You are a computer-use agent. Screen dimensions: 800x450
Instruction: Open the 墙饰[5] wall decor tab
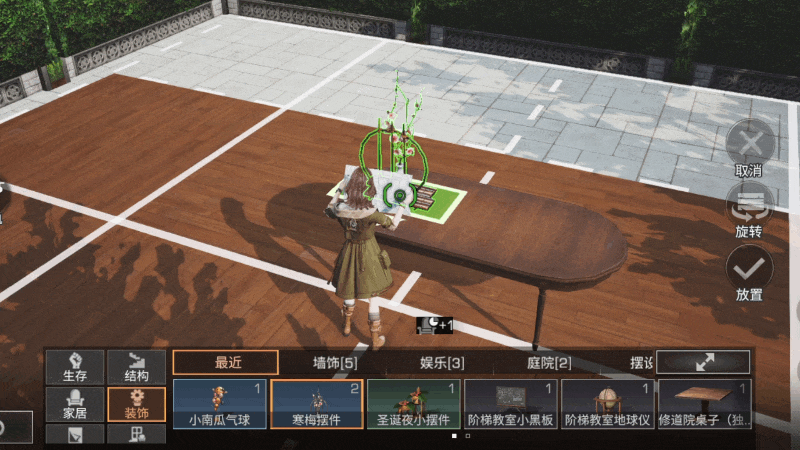(x=334, y=362)
